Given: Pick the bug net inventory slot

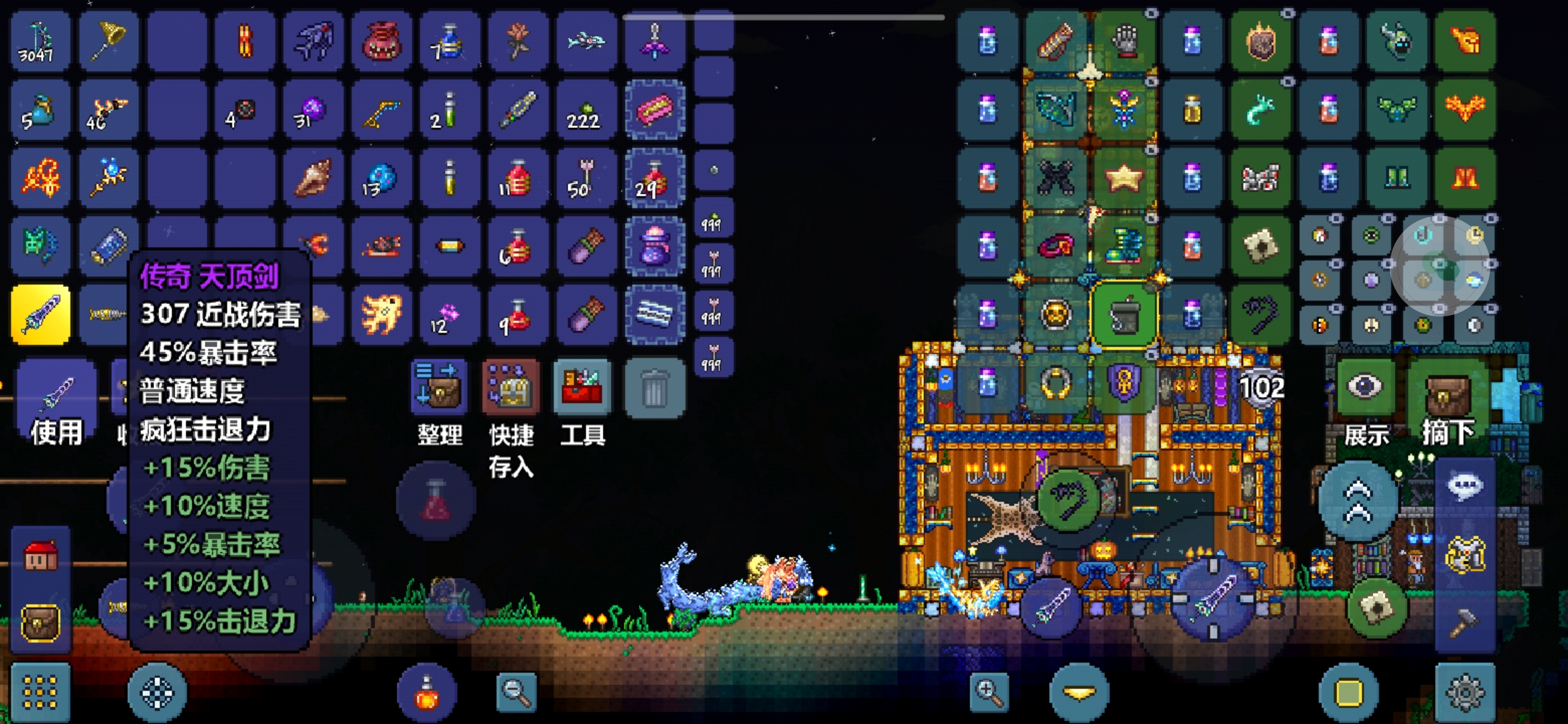Looking at the screenshot, I should 109,41.
